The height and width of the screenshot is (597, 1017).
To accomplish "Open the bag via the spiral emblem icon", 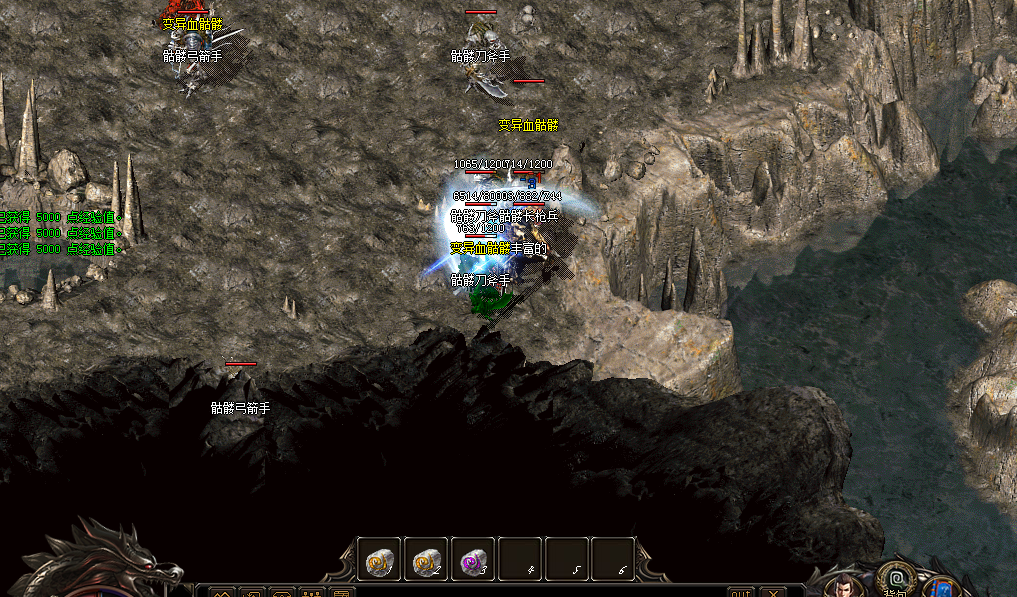I will tap(895, 577).
